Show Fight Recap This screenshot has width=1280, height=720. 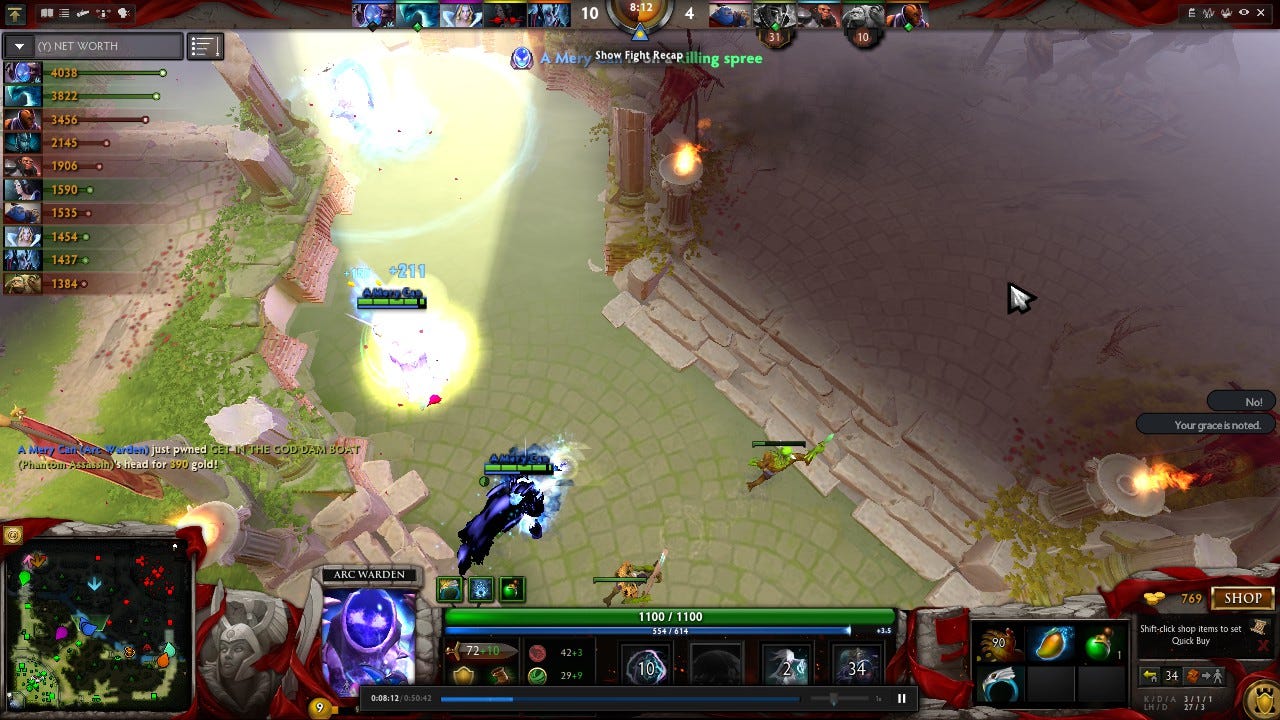point(639,56)
